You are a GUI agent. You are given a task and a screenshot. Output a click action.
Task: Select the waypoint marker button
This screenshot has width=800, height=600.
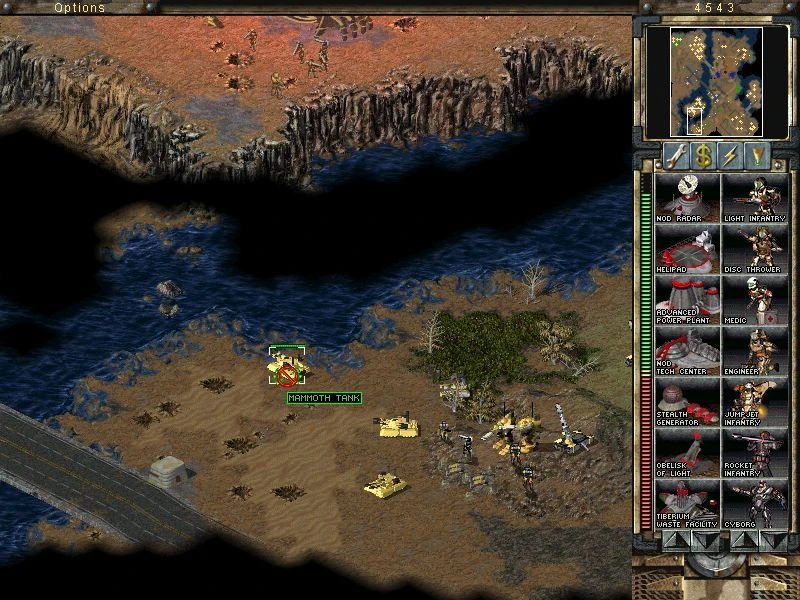[759, 156]
